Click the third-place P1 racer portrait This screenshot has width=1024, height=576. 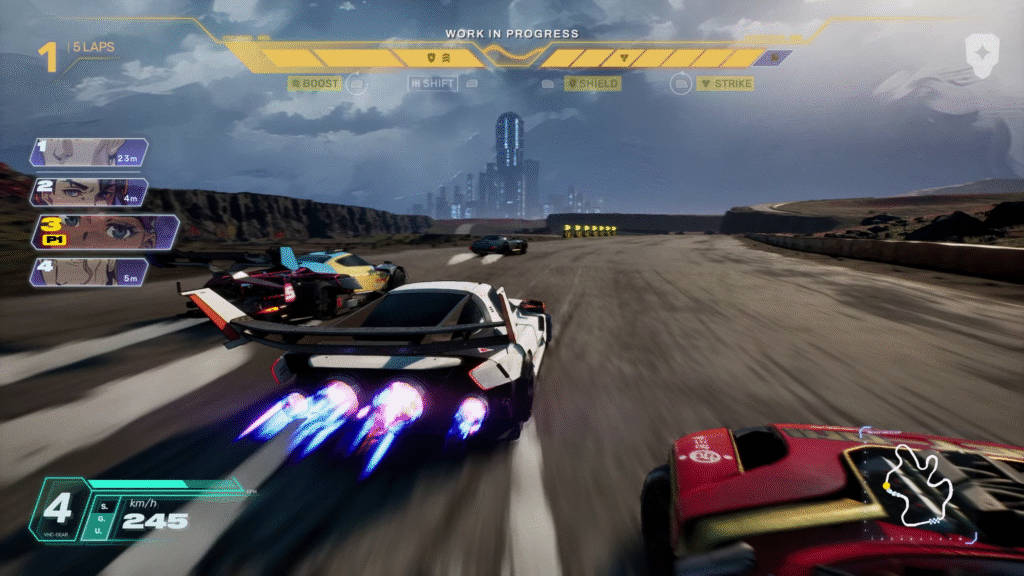click(104, 232)
